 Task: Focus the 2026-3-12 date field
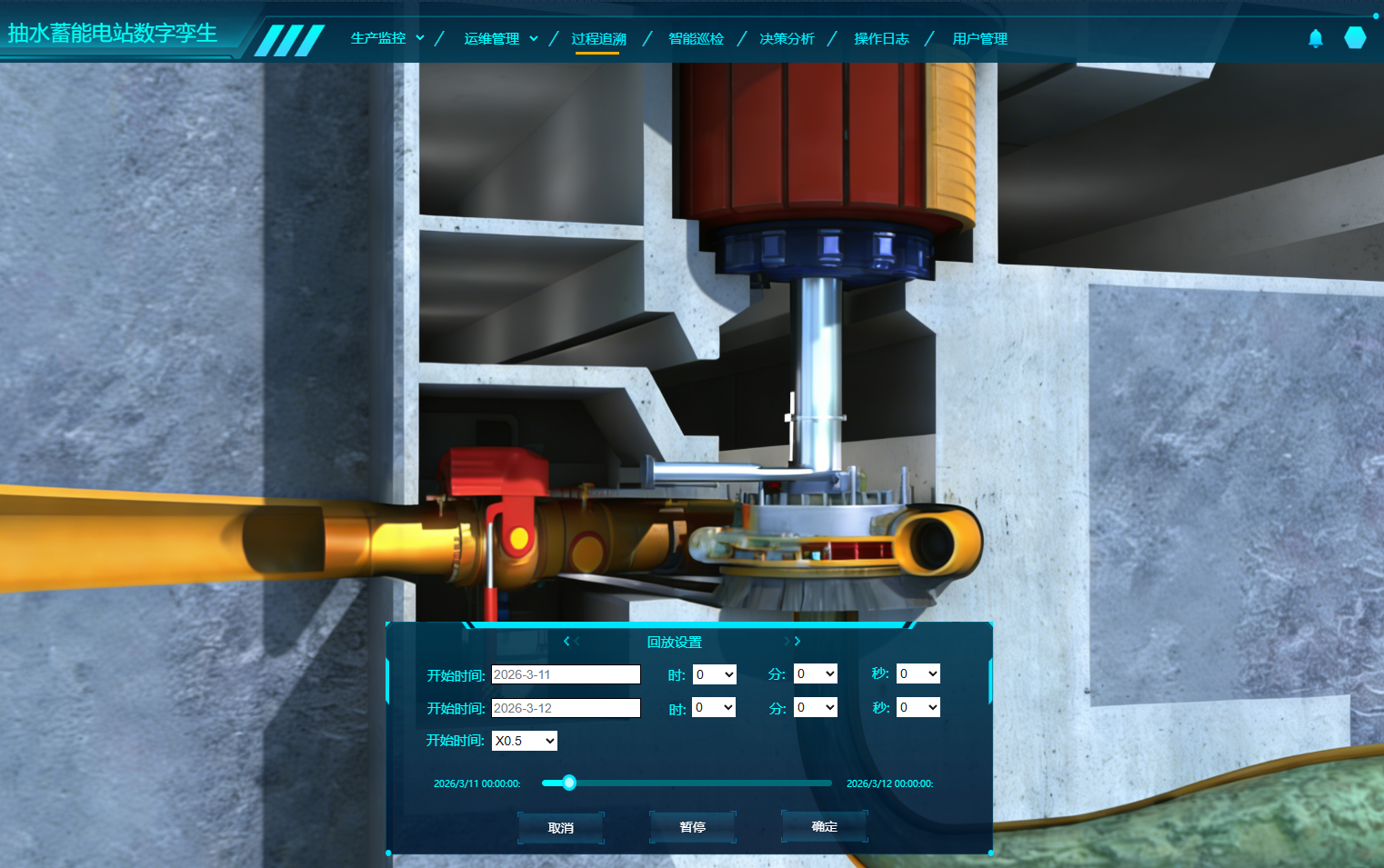pos(566,708)
